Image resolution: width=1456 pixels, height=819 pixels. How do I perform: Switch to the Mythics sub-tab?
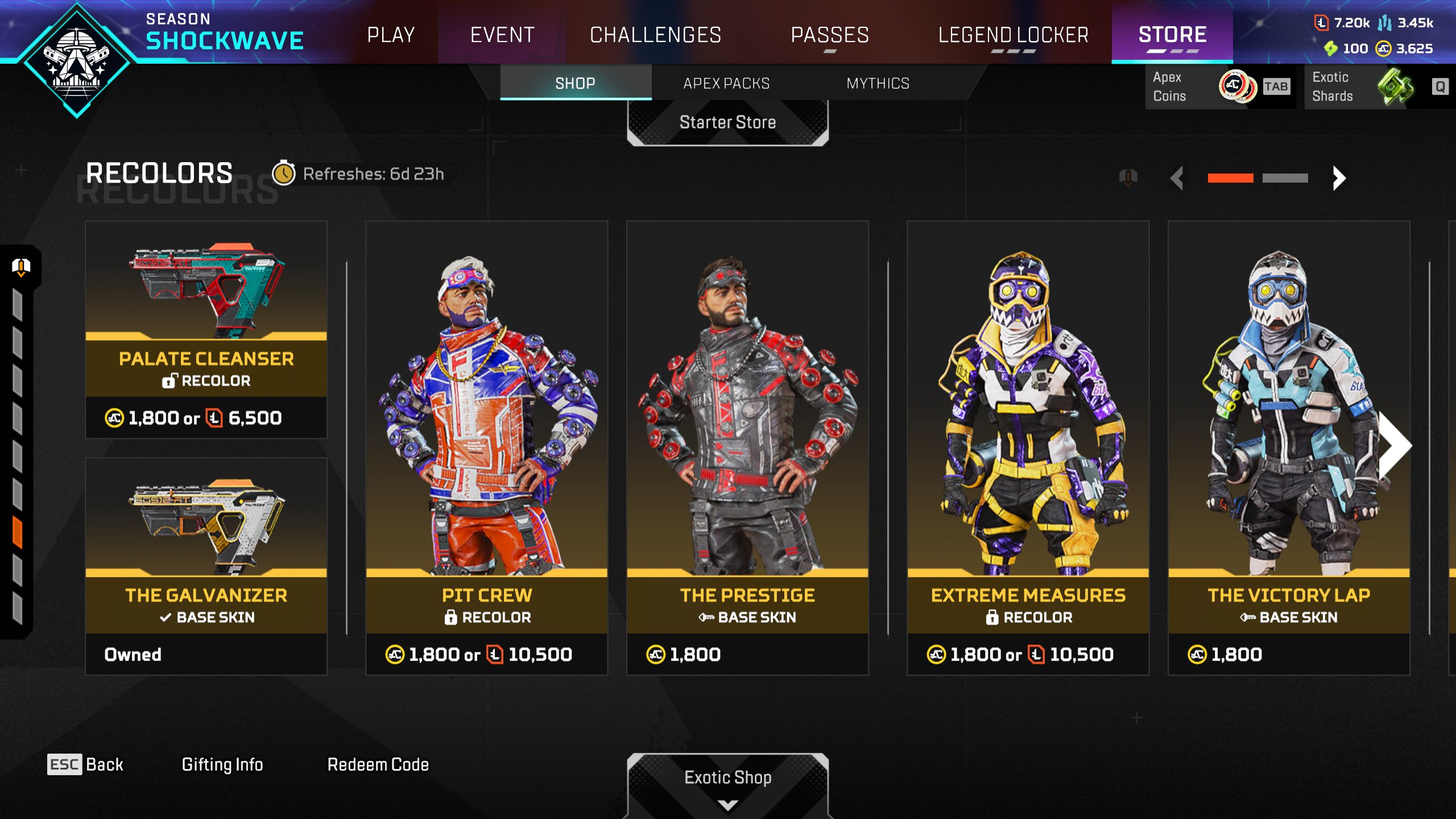pyautogui.click(x=878, y=83)
